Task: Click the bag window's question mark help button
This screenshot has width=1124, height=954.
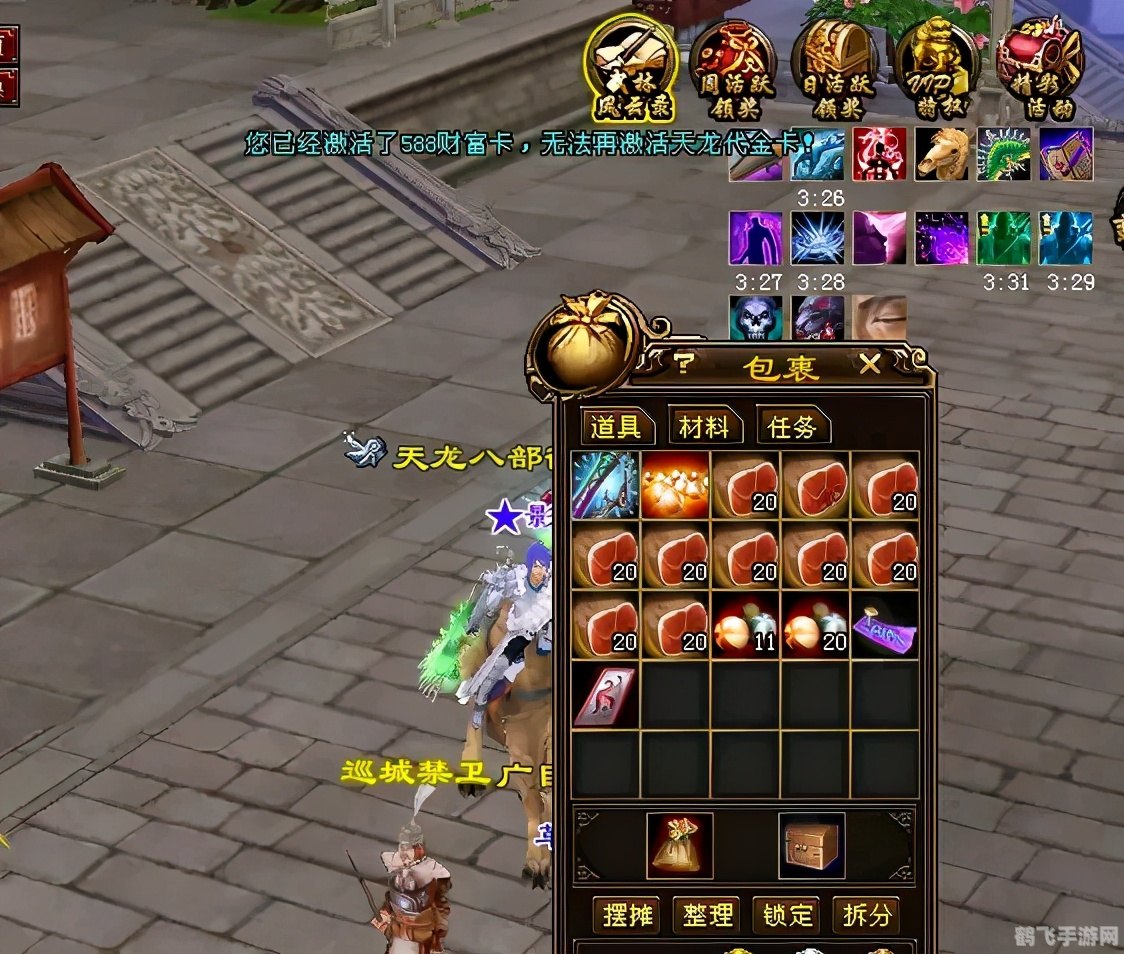Action: point(683,365)
